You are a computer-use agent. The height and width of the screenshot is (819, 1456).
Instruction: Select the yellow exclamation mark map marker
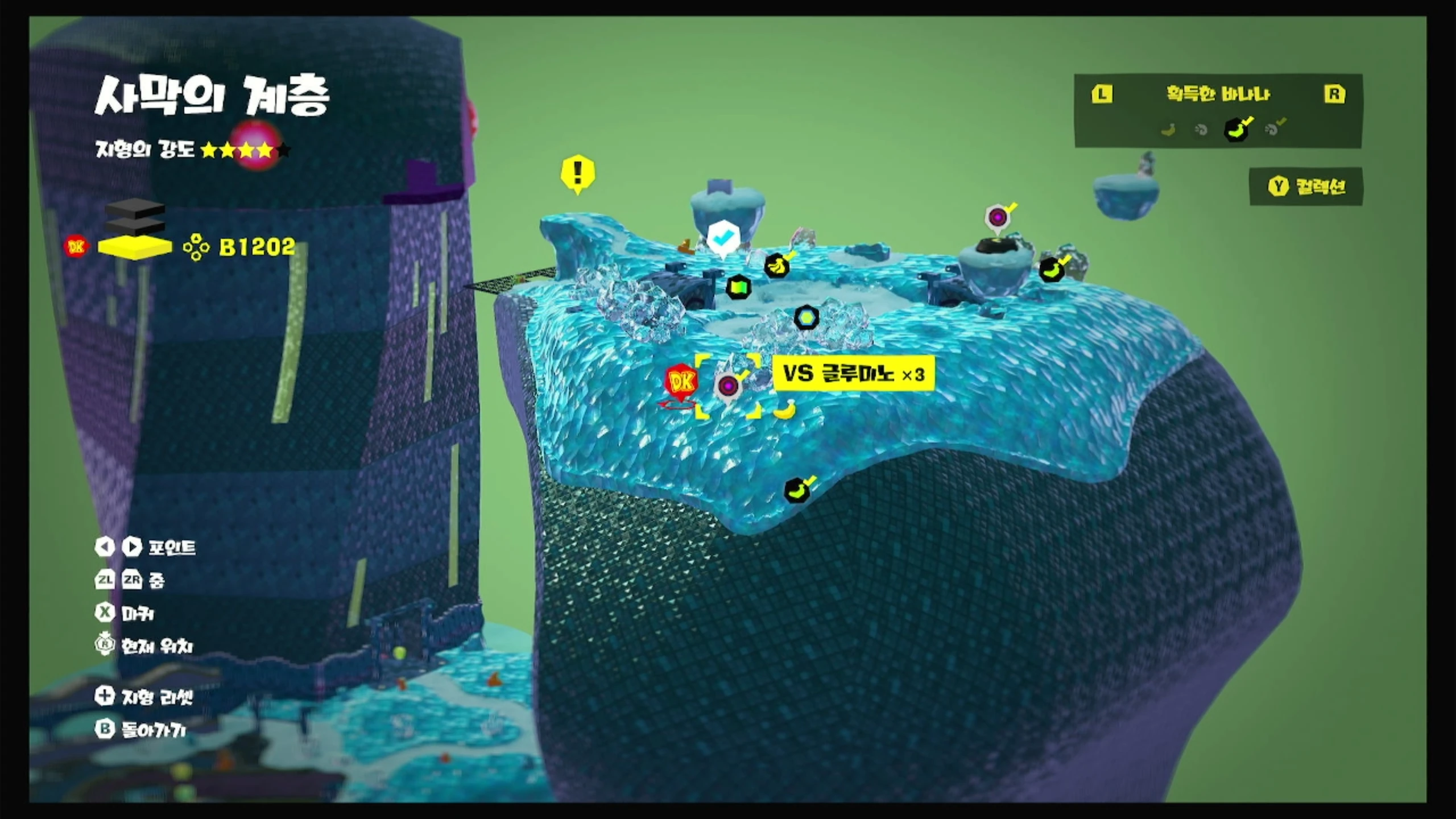pos(578,172)
